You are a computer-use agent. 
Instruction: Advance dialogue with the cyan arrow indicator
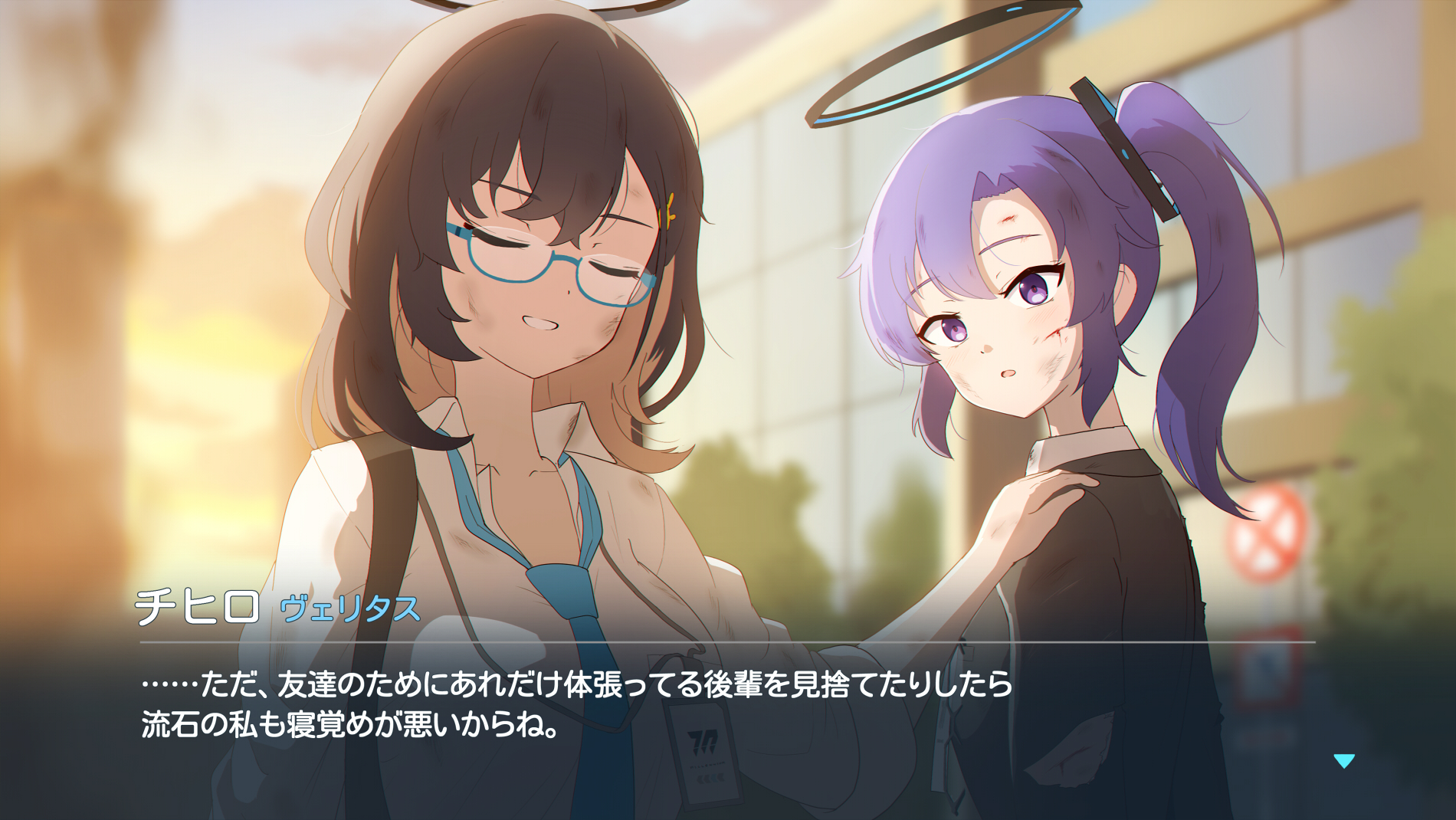1344,760
